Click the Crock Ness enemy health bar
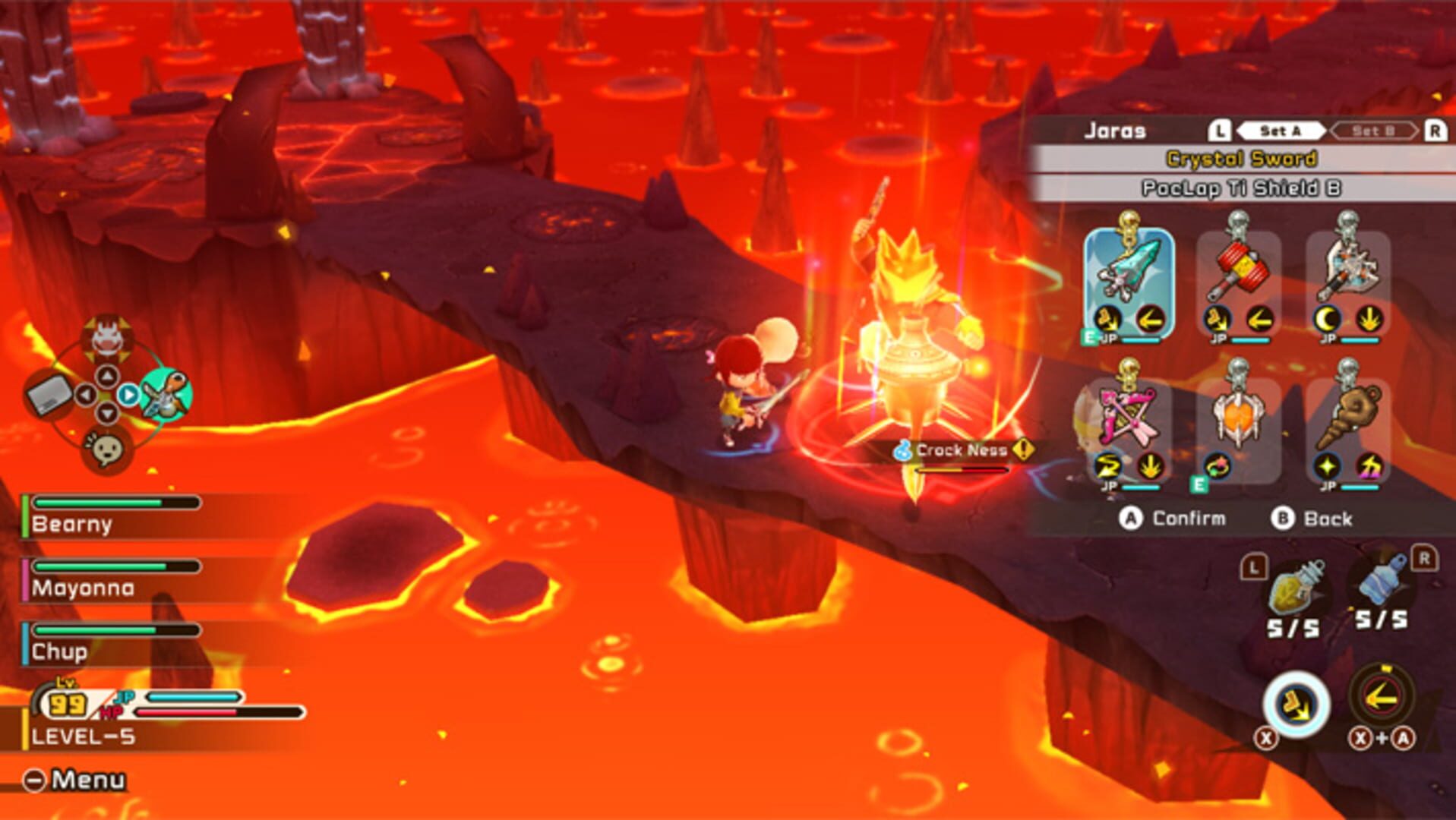 pyautogui.click(x=961, y=468)
